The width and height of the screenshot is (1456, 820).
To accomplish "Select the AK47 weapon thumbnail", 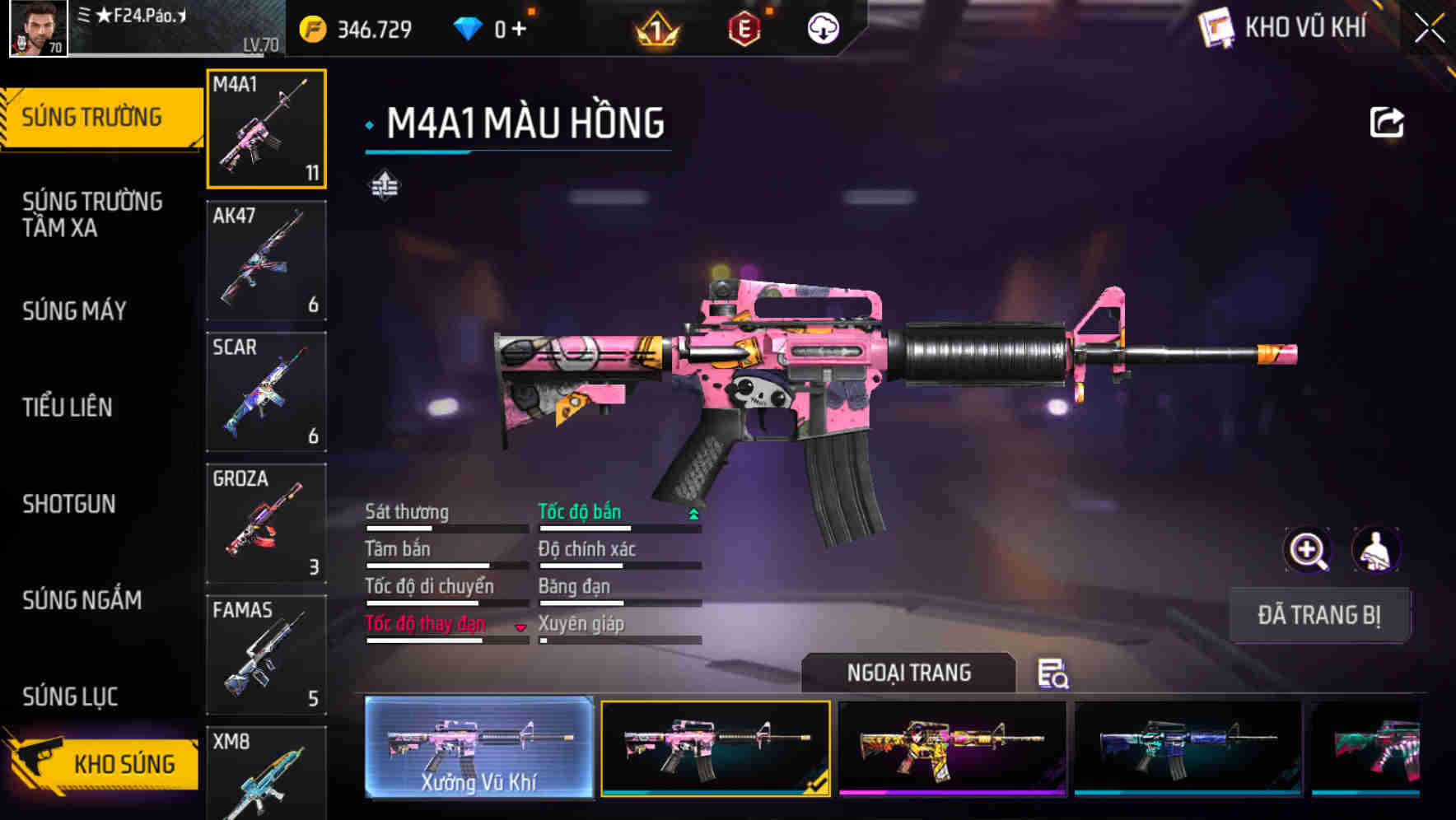I will point(265,259).
